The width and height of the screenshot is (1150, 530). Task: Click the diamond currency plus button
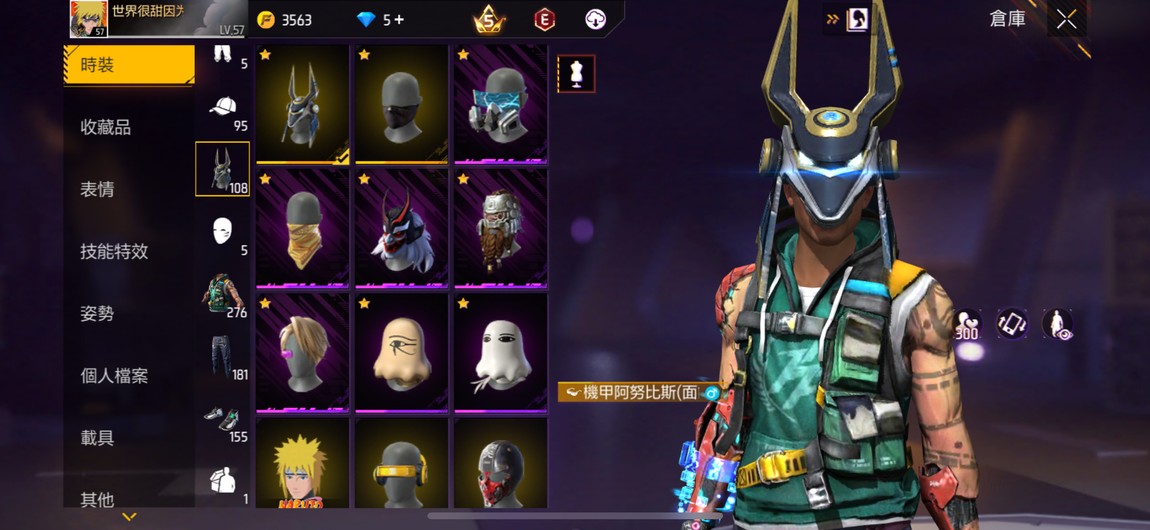pyautogui.click(x=399, y=19)
